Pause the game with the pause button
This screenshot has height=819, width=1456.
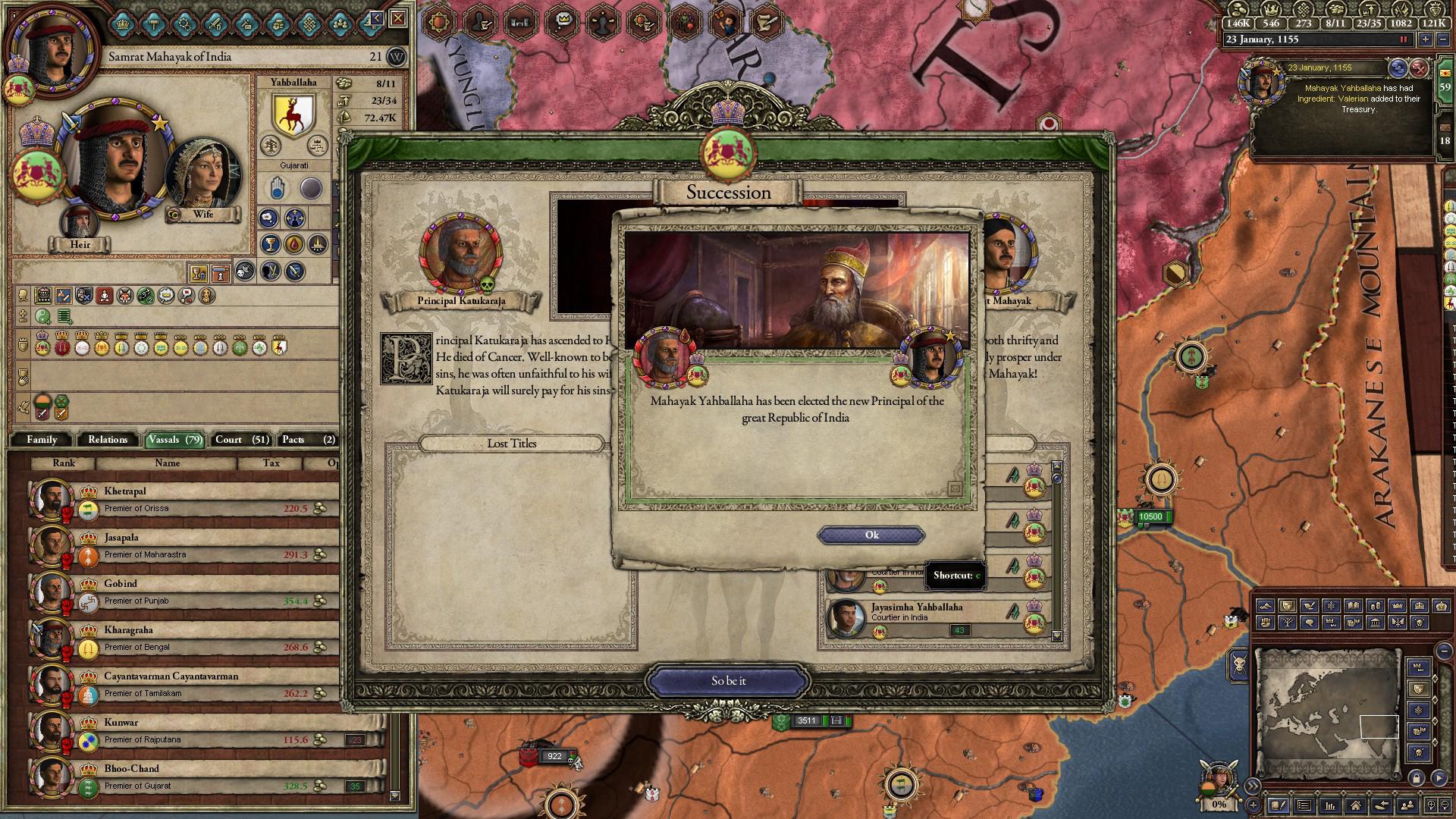1403,39
